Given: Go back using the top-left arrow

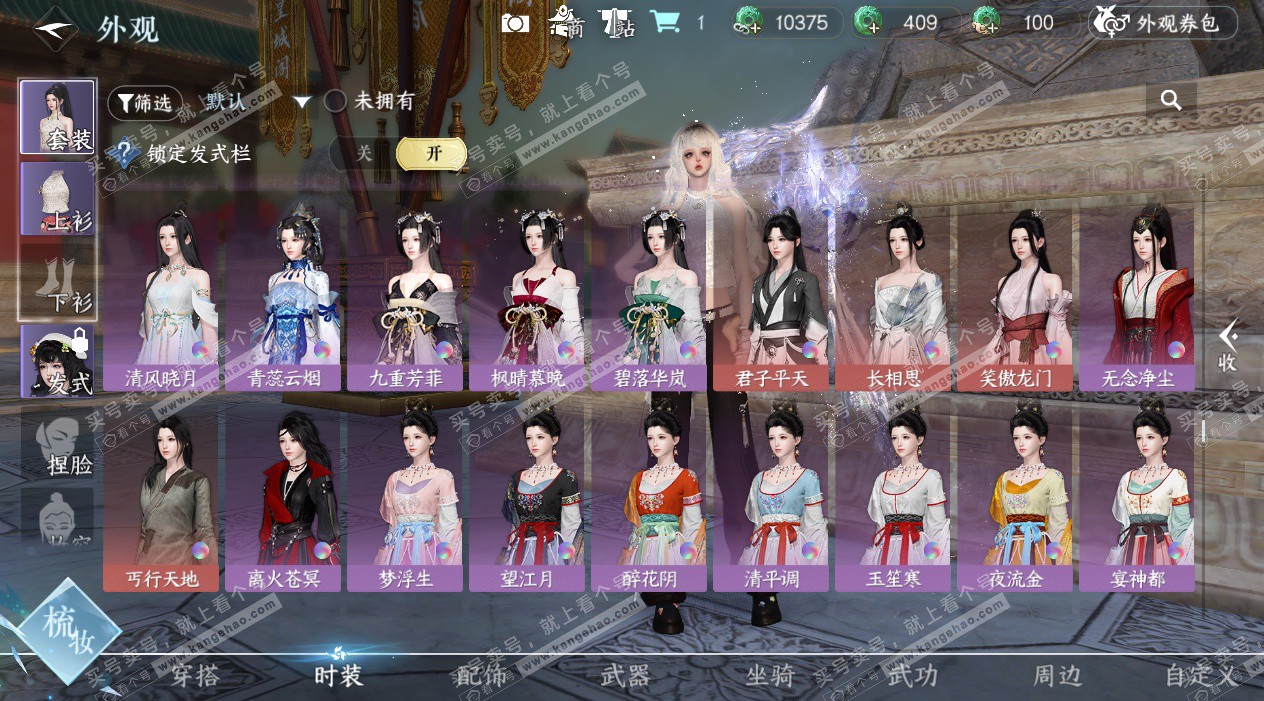Looking at the screenshot, I should coord(54,27).
